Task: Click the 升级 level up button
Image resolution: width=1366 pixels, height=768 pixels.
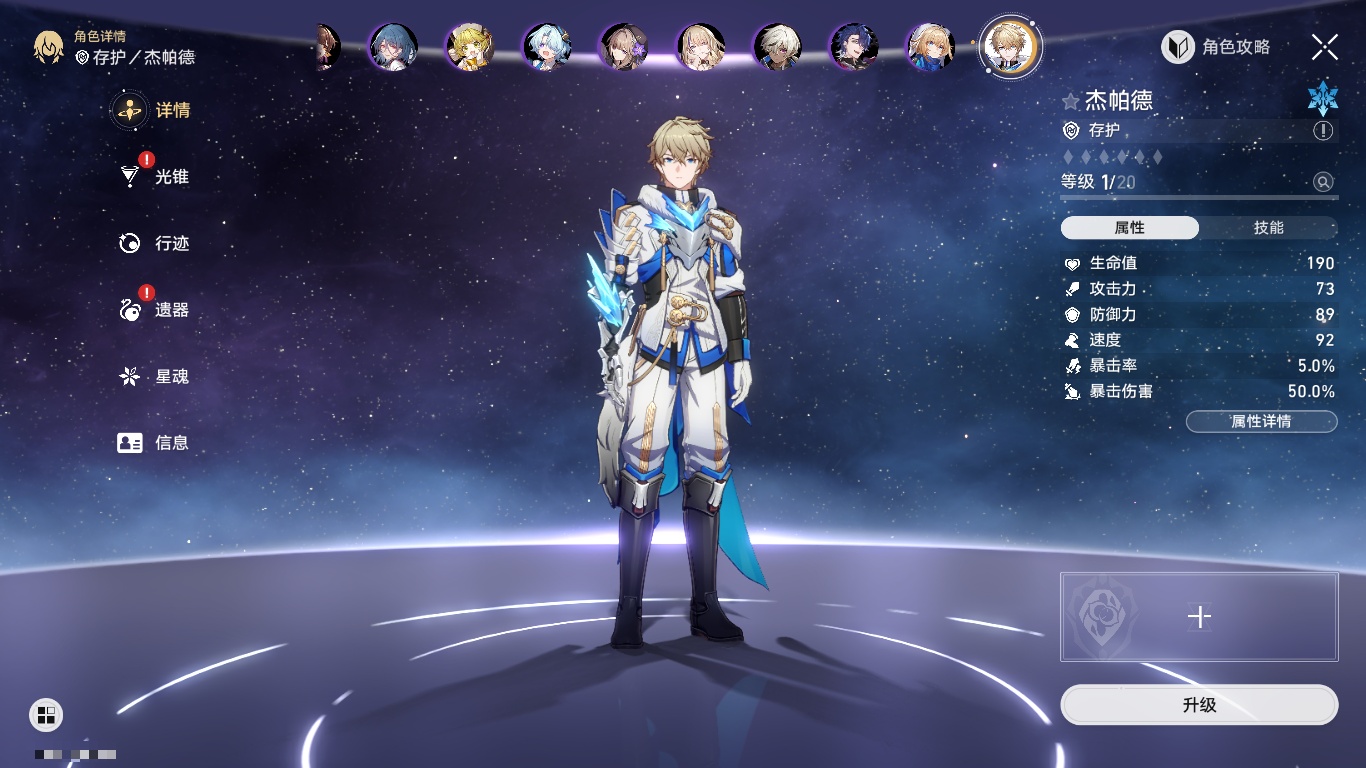Action: click(x=1199, y=705)
